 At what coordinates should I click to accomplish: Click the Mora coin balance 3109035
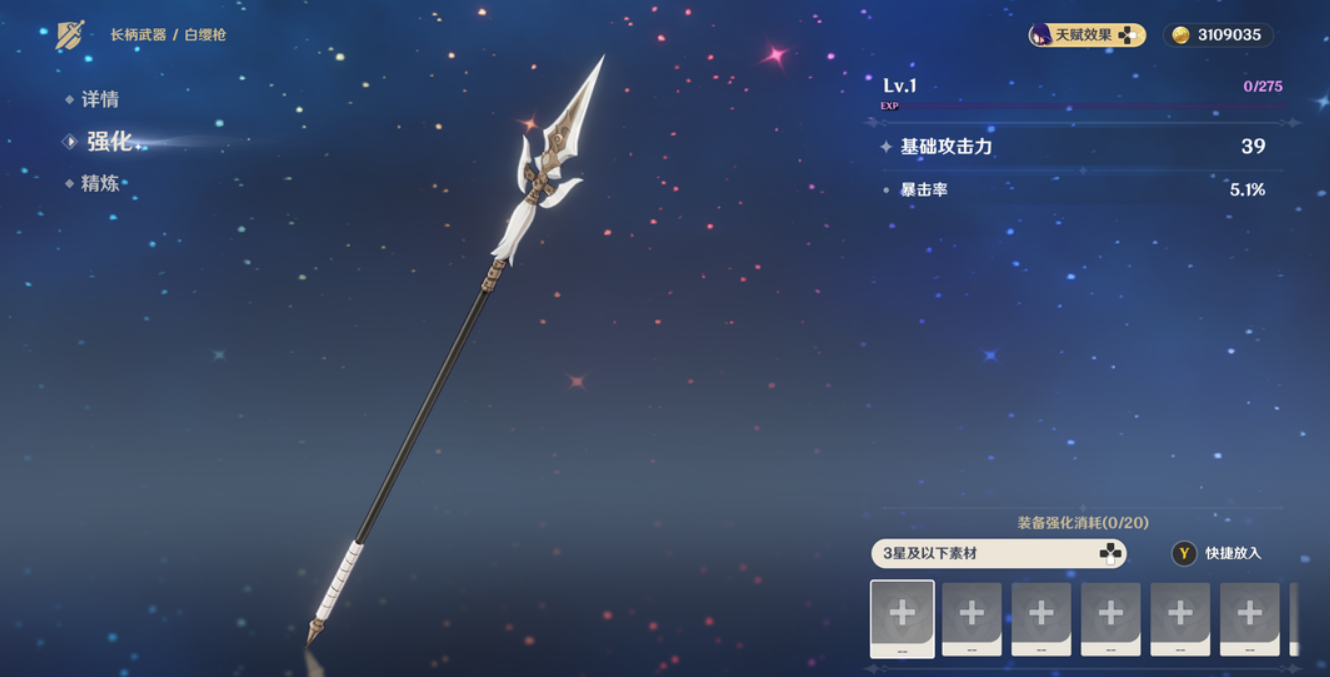(x=1218, y=35)
